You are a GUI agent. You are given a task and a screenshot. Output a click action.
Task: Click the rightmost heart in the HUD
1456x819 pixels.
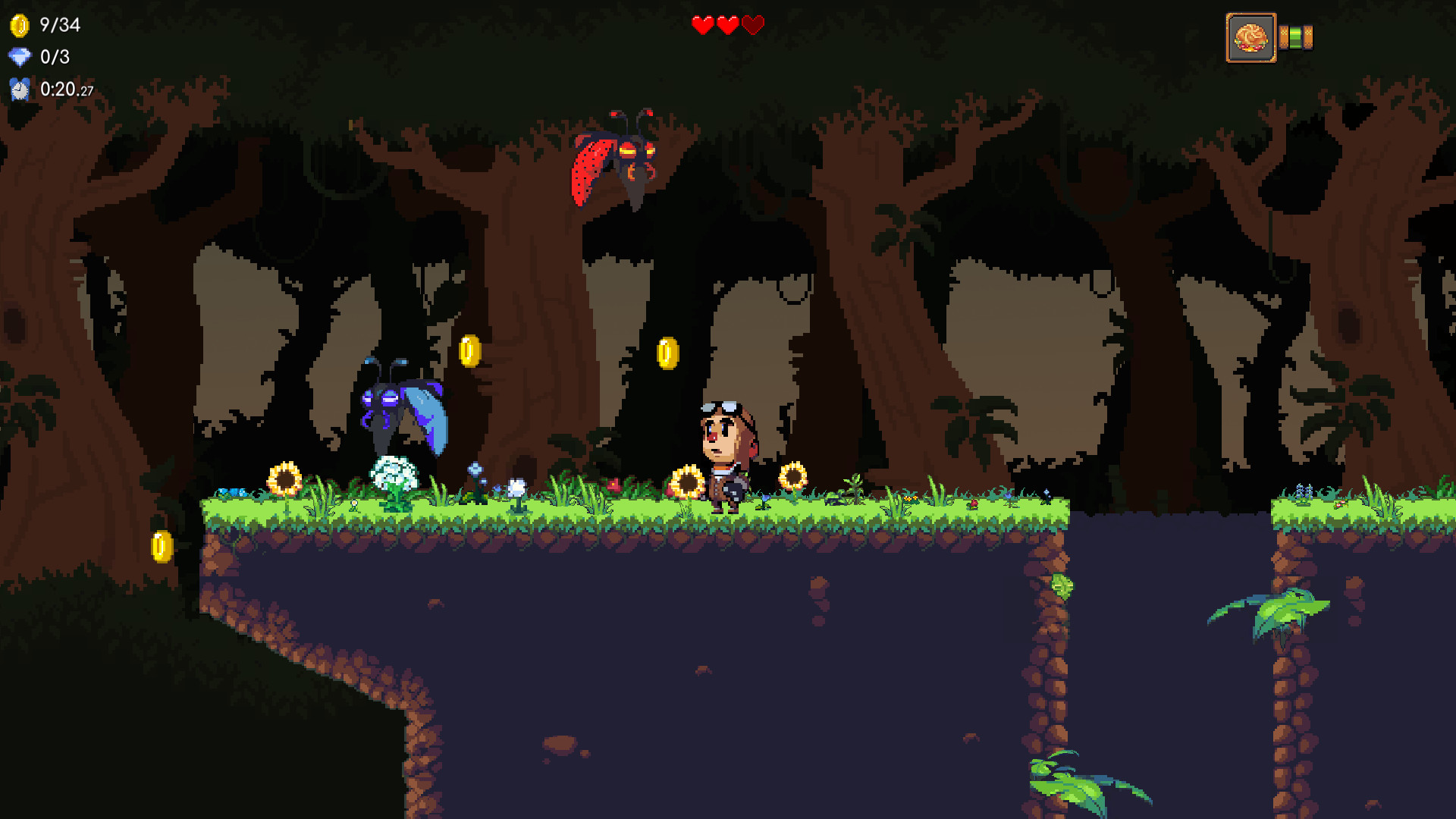click(752, 24)
